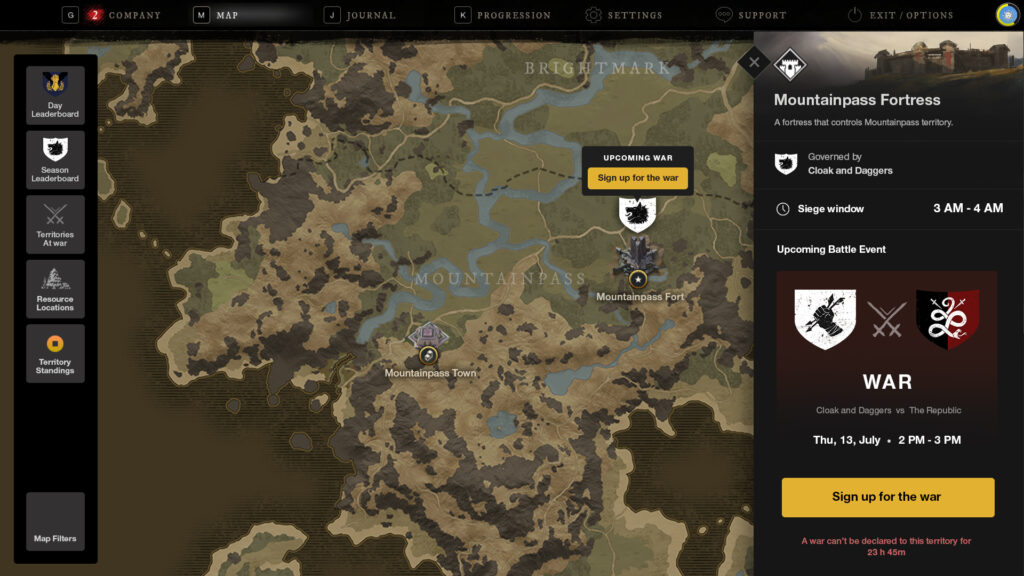Image resolution: width=1024 pixels, height=576 pixels.
Task: Show Resource Locations on map
Action: click(x=55, y=289)
